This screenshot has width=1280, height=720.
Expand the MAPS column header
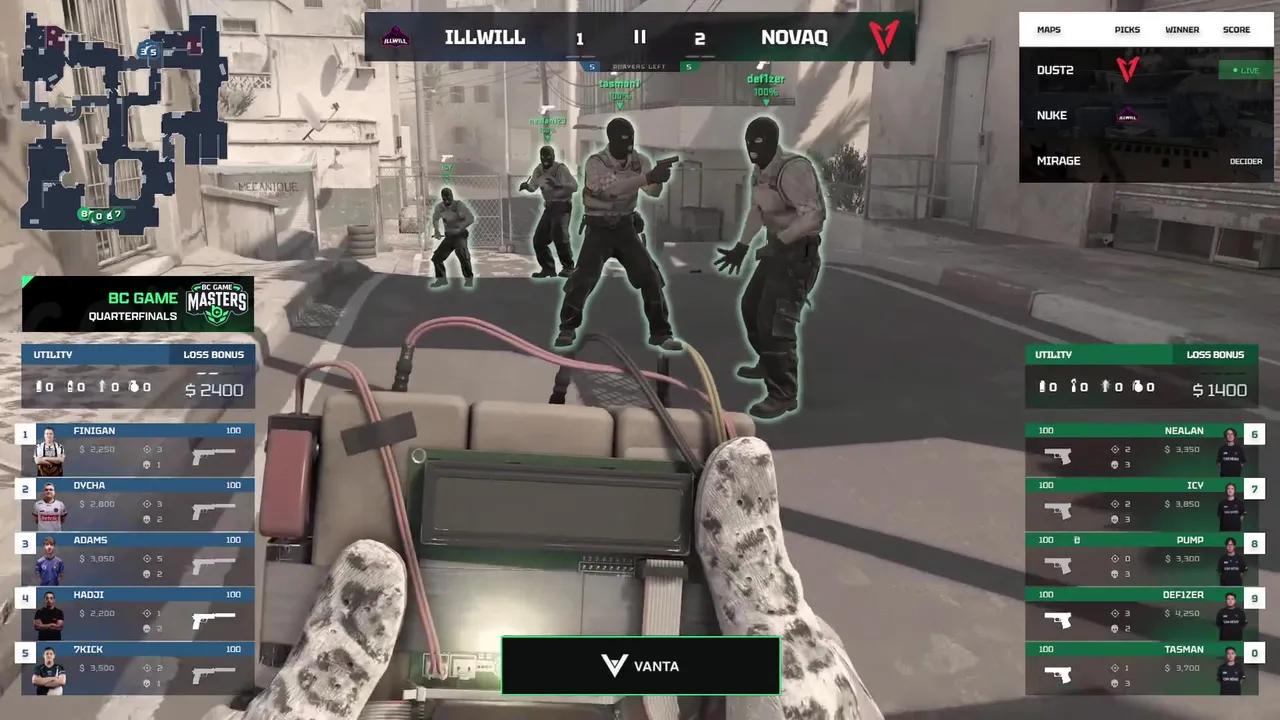[x=1048, y=30]
